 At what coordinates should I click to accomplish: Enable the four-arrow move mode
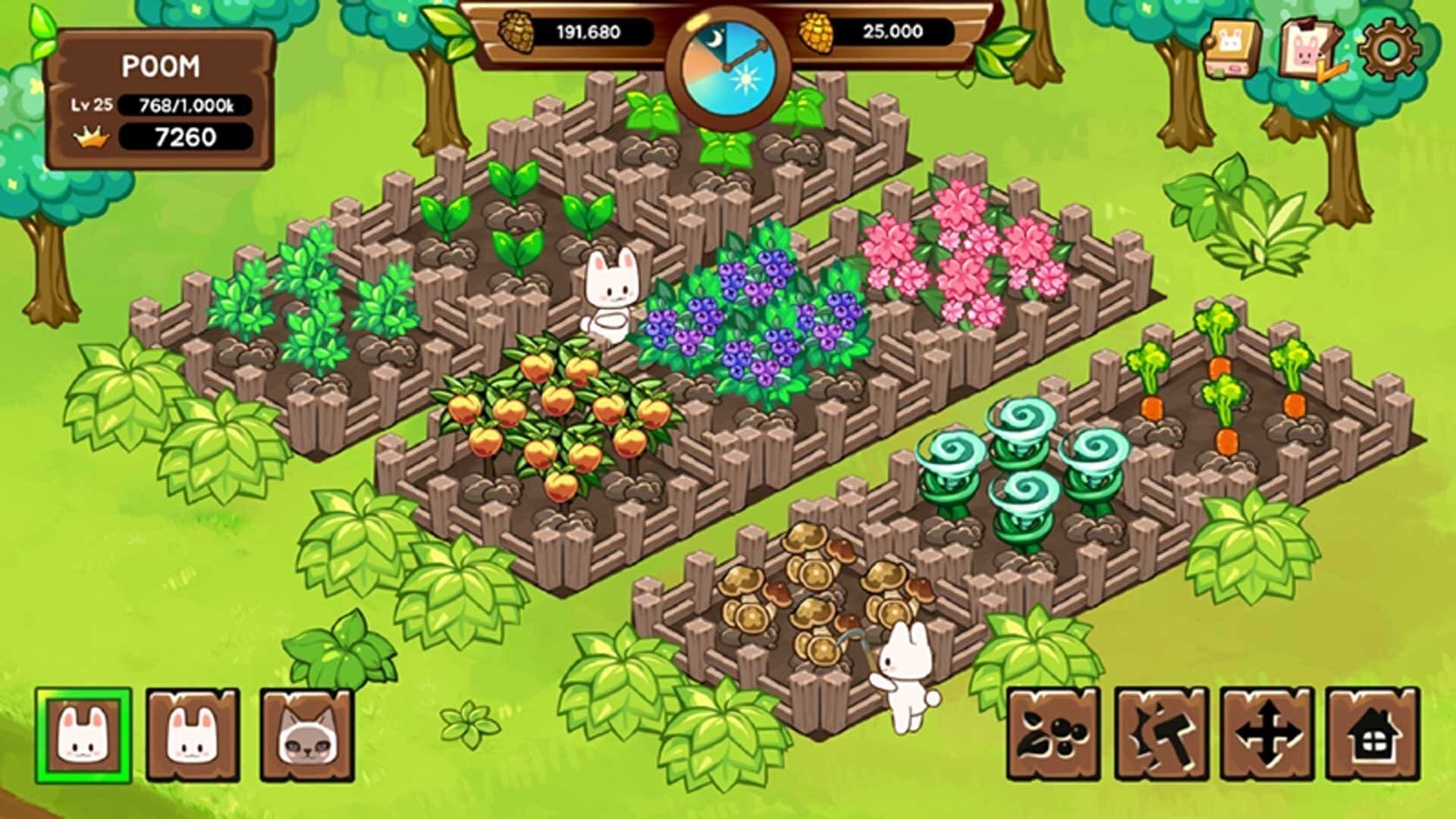click(x=1266, y=734)
